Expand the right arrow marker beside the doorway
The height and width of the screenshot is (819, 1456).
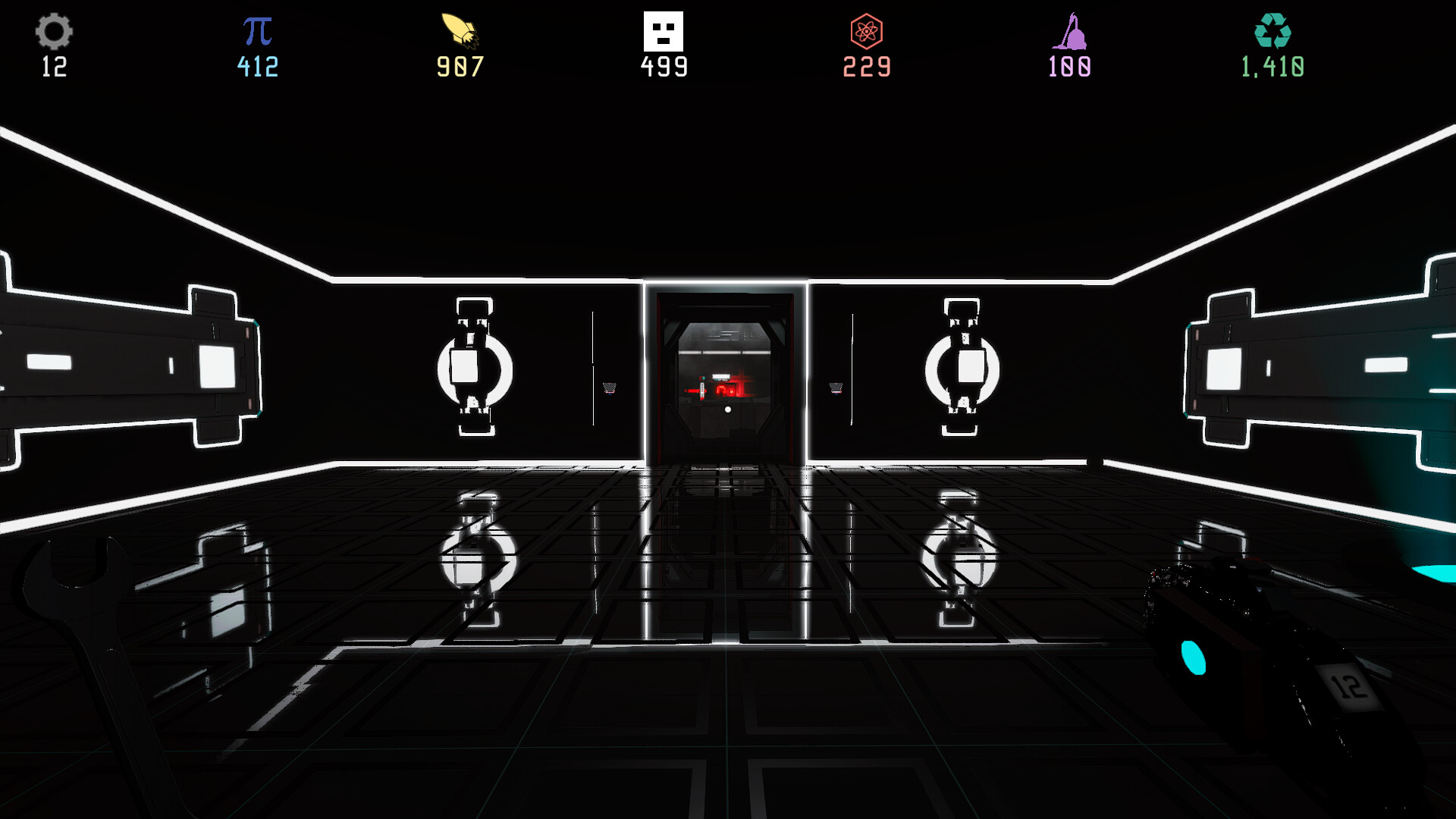(x=837, y=388)
